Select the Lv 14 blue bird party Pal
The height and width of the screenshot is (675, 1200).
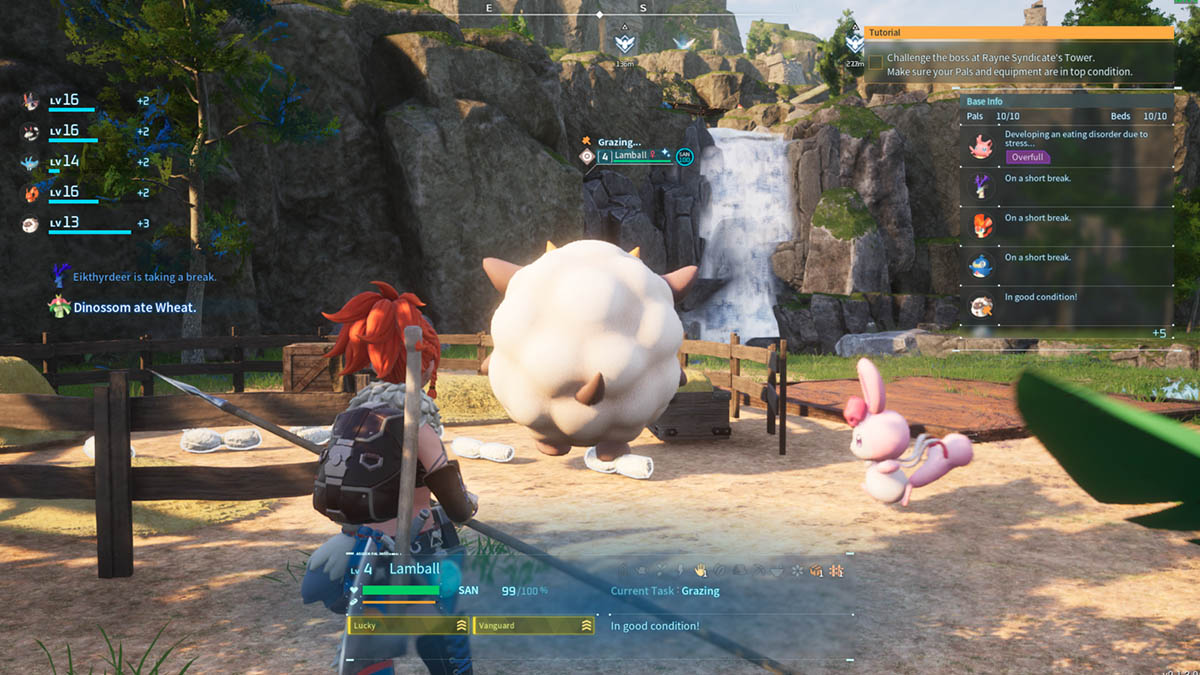31,163
